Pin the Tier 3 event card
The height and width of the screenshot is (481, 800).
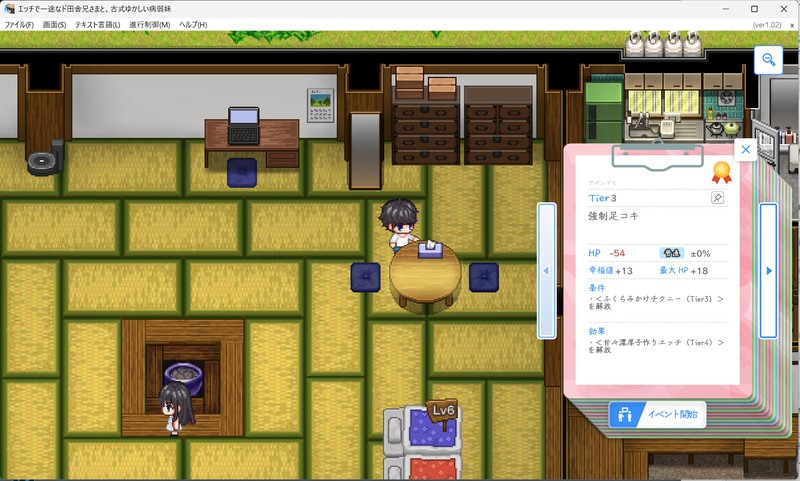[x=717, y=198]
